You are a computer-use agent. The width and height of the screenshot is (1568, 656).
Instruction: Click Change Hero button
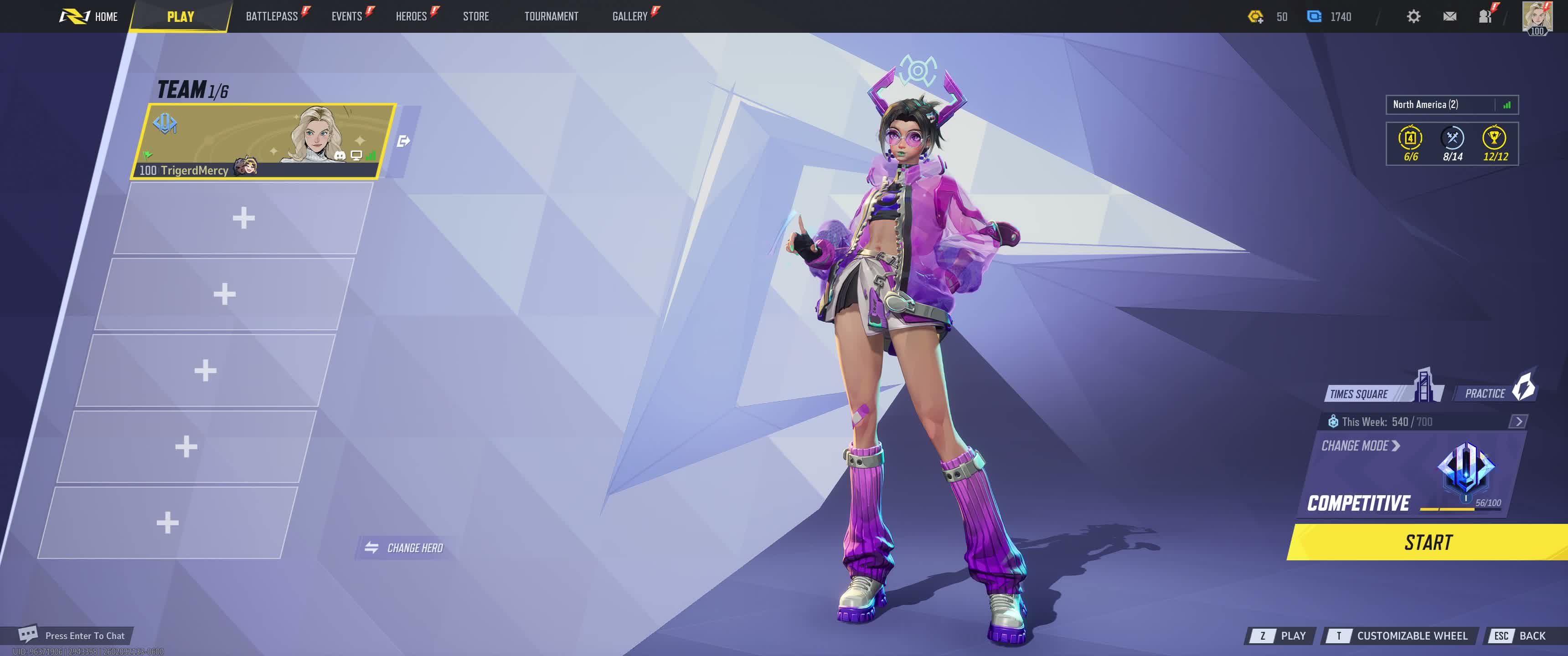tap(405, 548)
